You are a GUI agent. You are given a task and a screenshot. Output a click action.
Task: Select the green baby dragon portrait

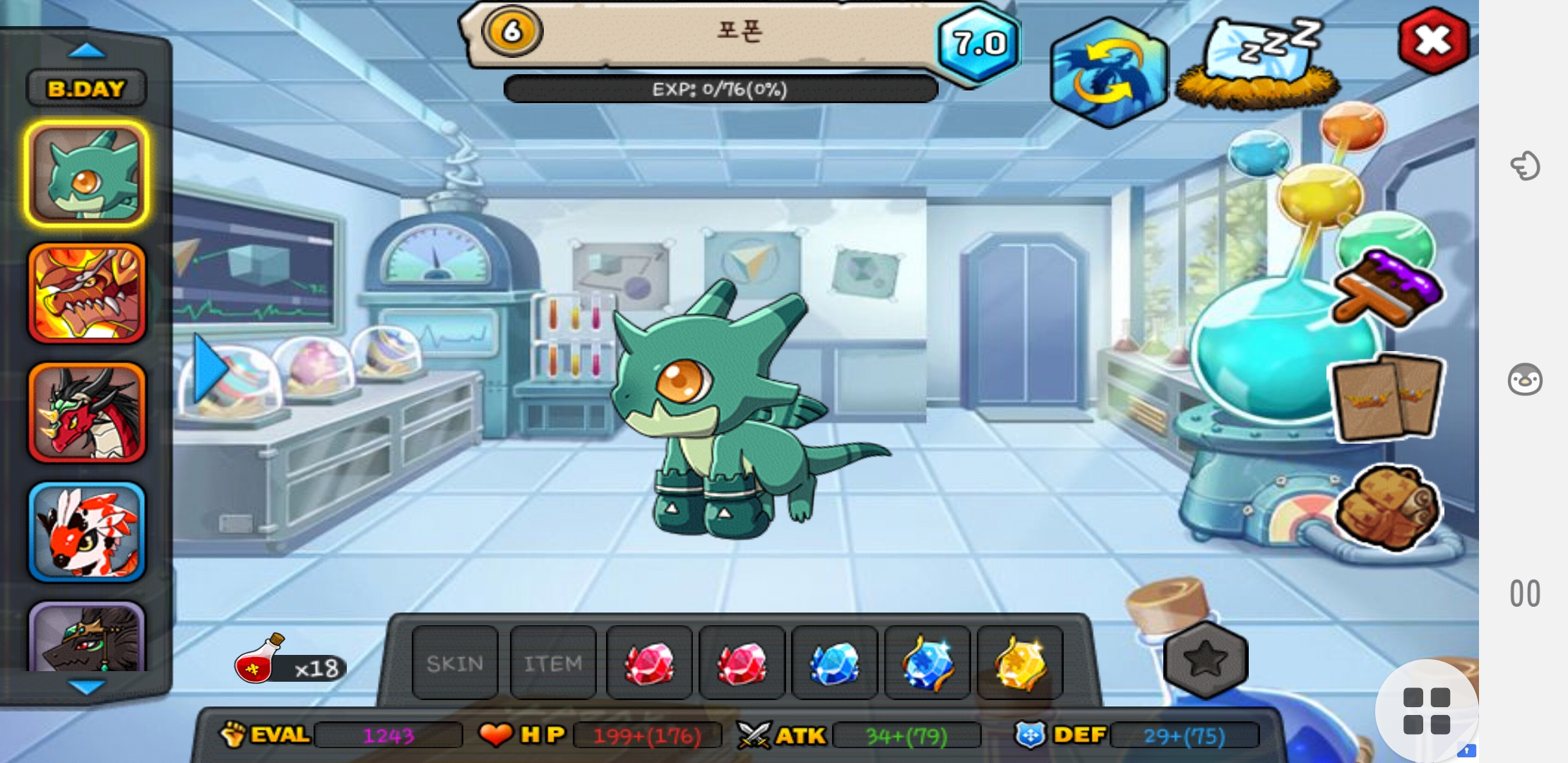(x=87, y=174)
